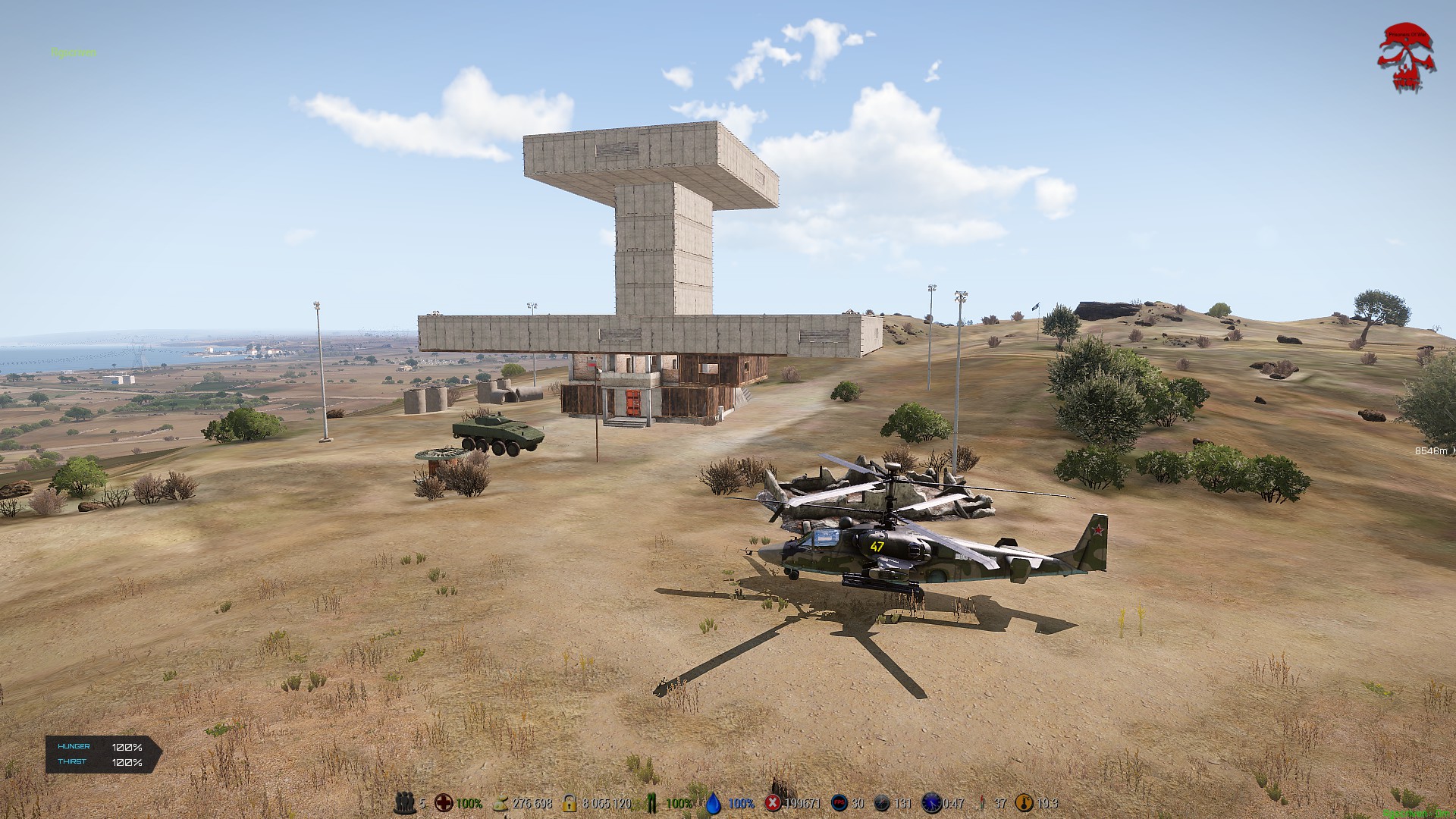Click the players online group icon
This screenshot has width=1456, height=819.
tap(405, 803)
